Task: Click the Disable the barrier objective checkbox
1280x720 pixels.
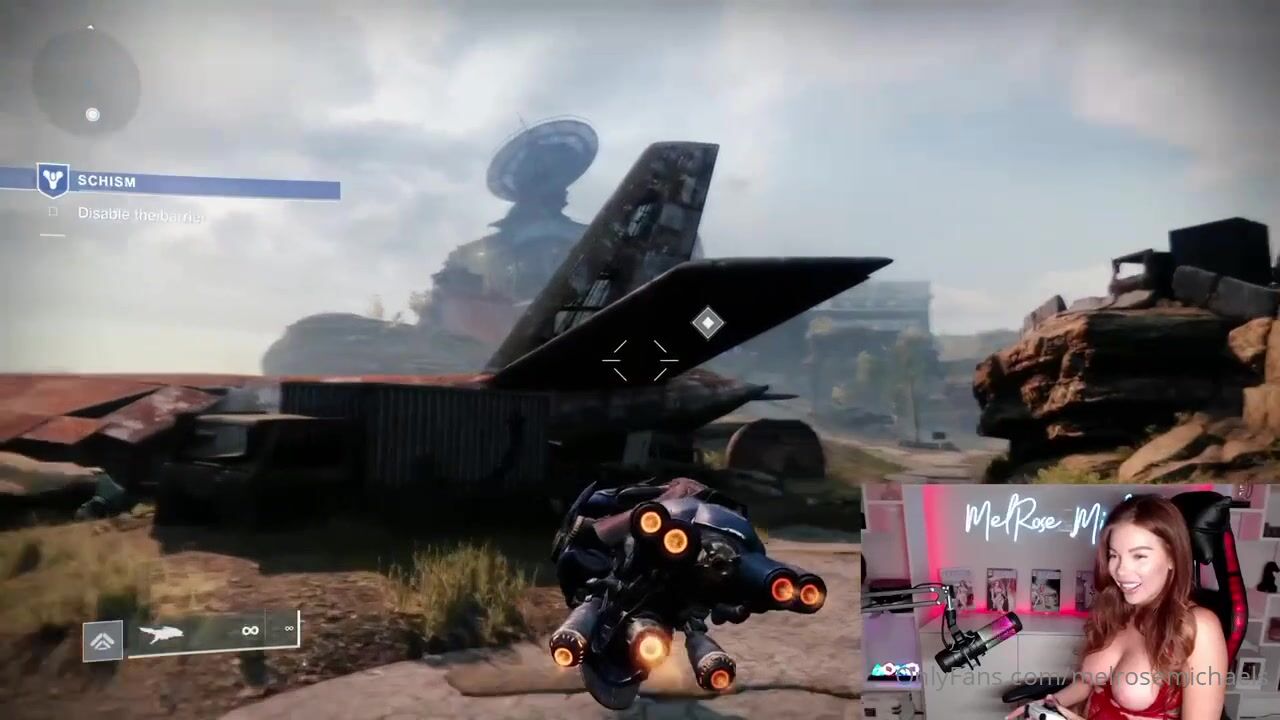Action: pos(53,212)
